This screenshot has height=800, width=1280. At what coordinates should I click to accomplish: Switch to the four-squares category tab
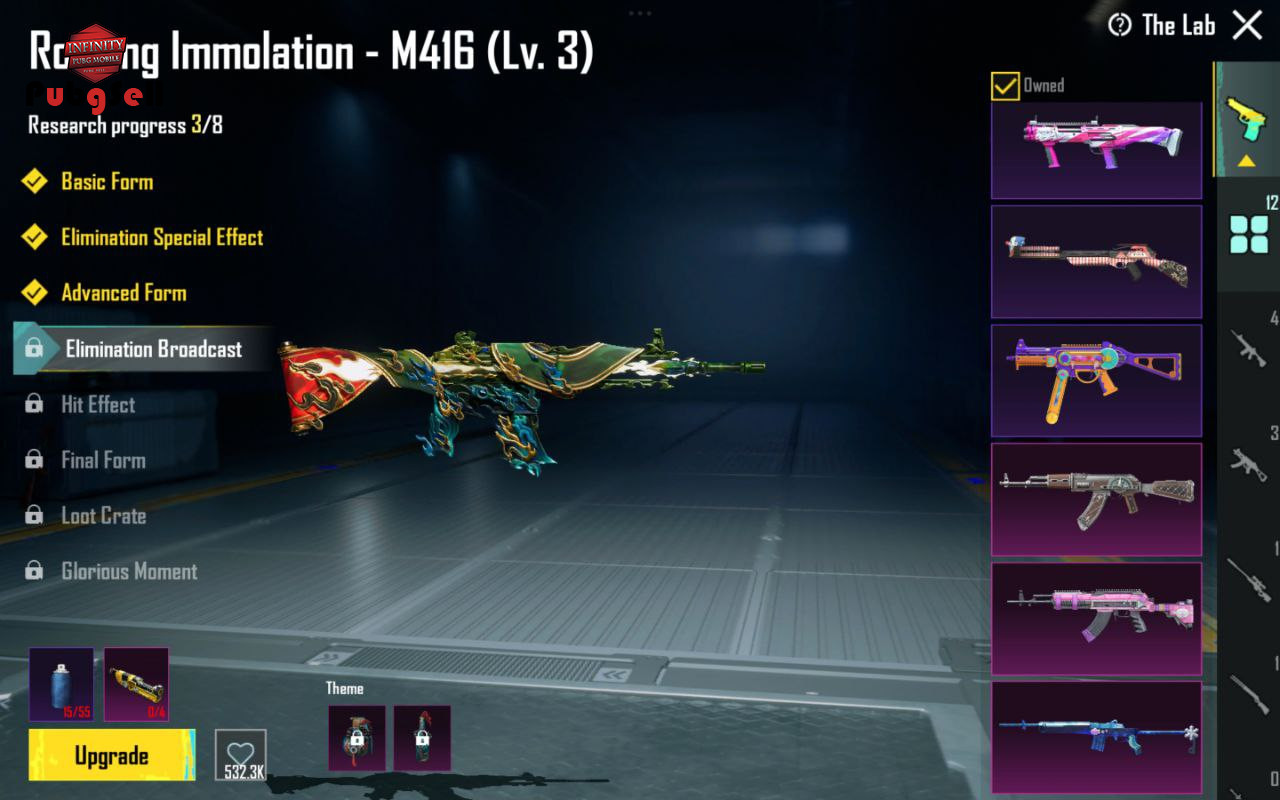coord(1248,234)
